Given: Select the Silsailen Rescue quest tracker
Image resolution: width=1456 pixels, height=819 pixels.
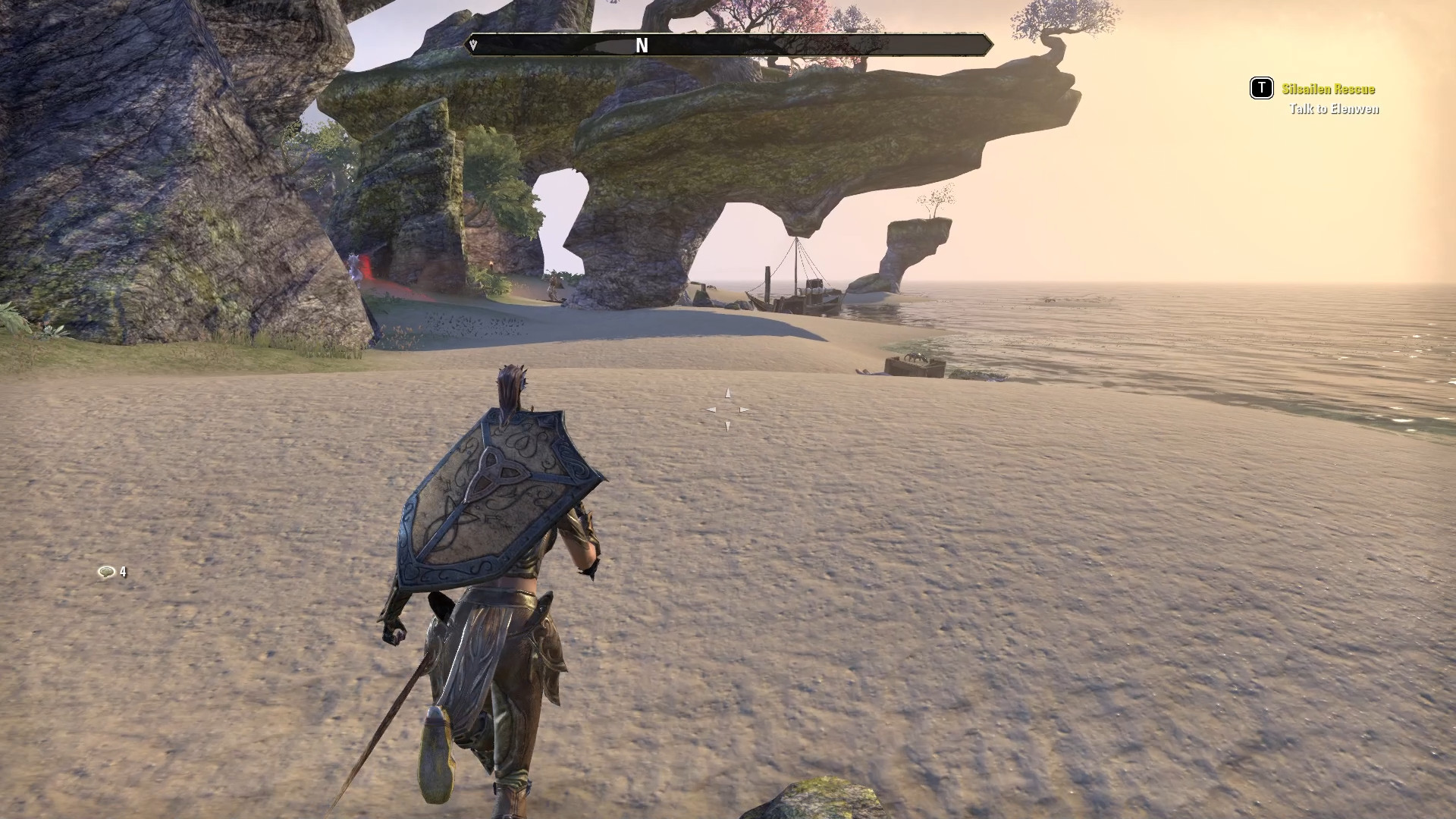Looking at the screenshot, I should tap(1328, 89).
